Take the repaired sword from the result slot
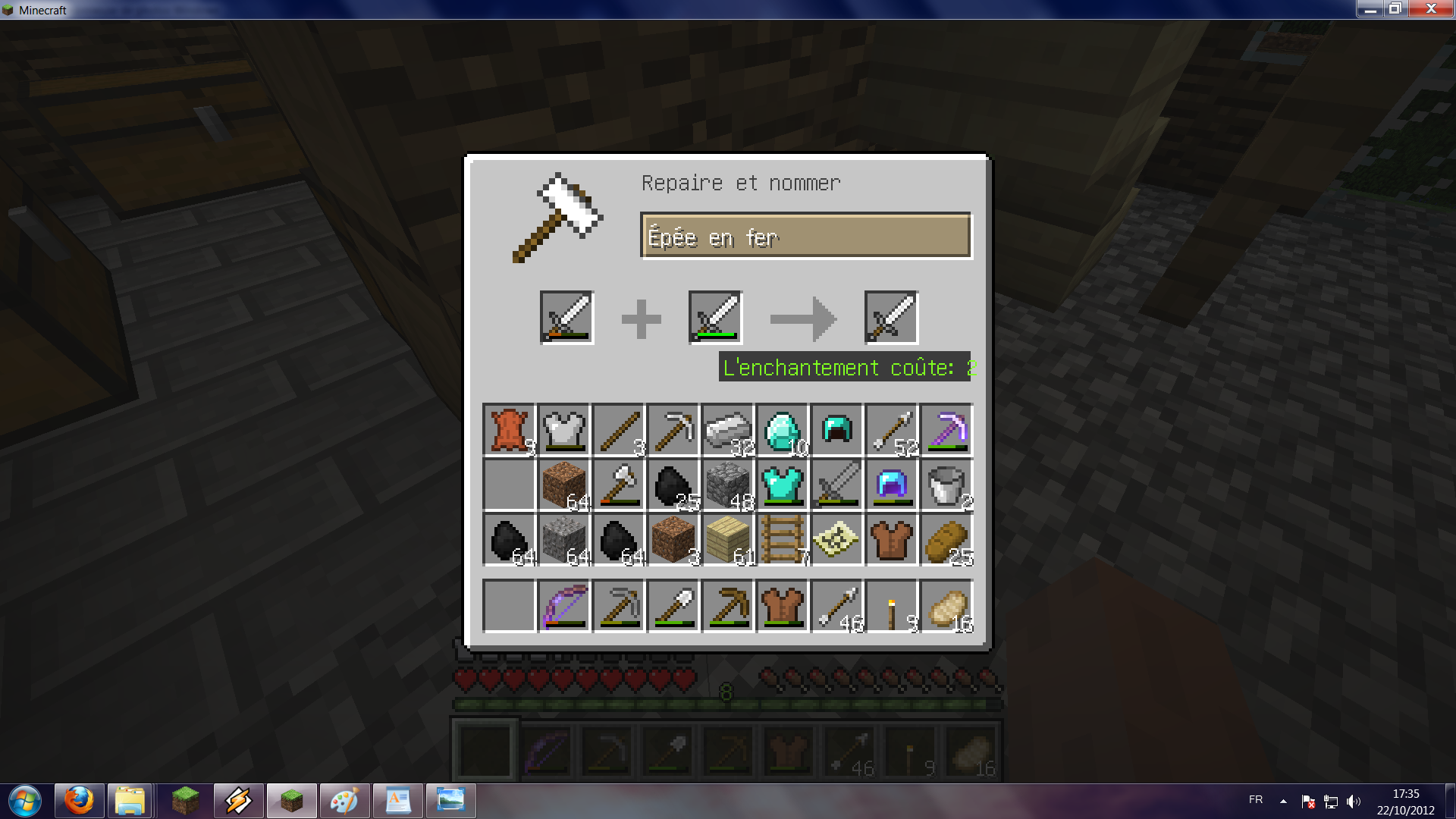The width and height of the screenshot is (1456, 819). click(892, 317)
